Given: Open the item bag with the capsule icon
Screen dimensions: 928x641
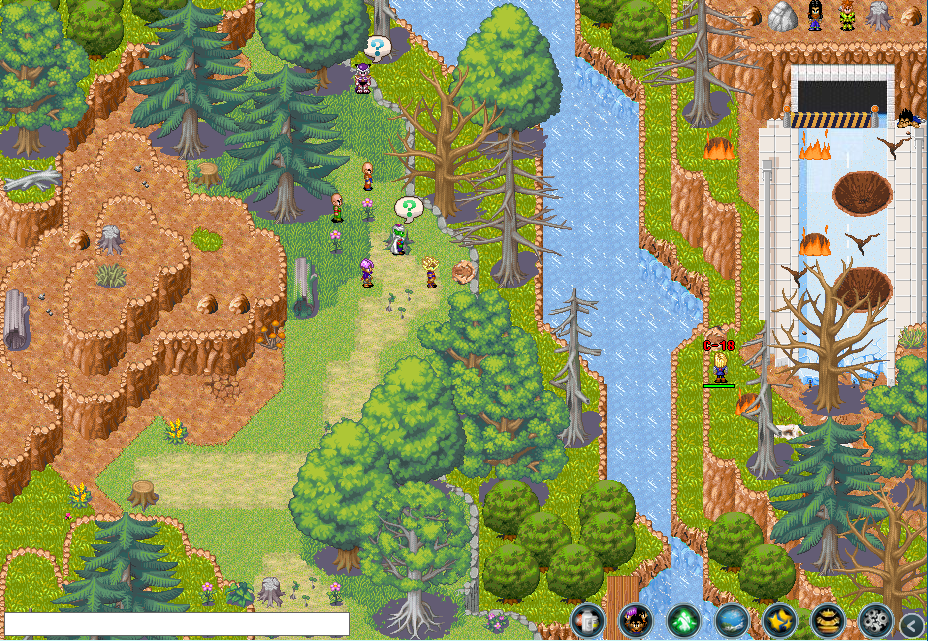Looking at the screenshot, I should [x=588, y=621].
